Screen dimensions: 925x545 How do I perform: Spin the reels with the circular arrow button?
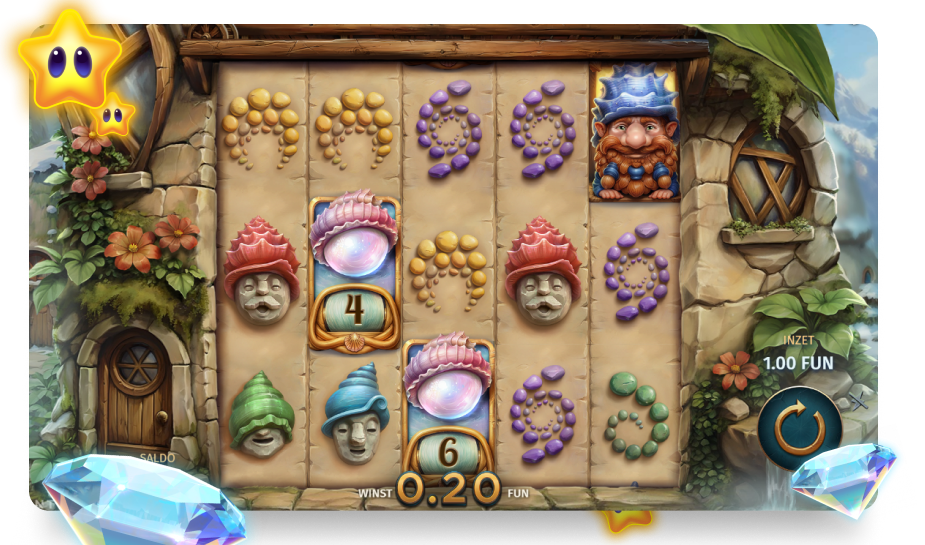tap(799, 429)
